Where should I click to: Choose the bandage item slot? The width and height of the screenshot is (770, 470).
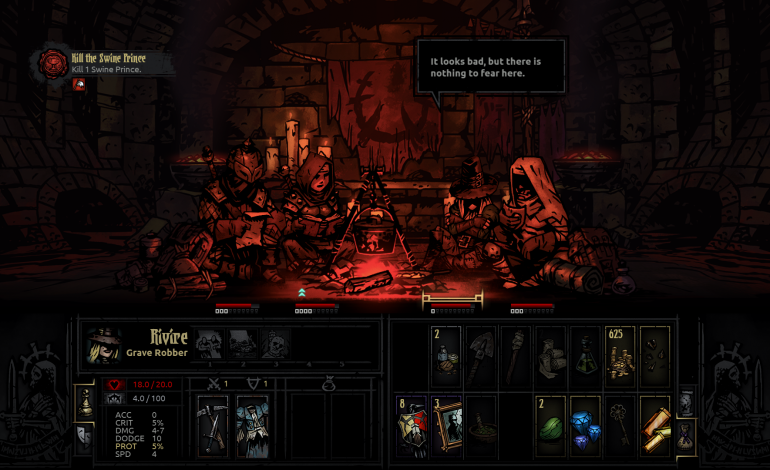click(551, 356)
